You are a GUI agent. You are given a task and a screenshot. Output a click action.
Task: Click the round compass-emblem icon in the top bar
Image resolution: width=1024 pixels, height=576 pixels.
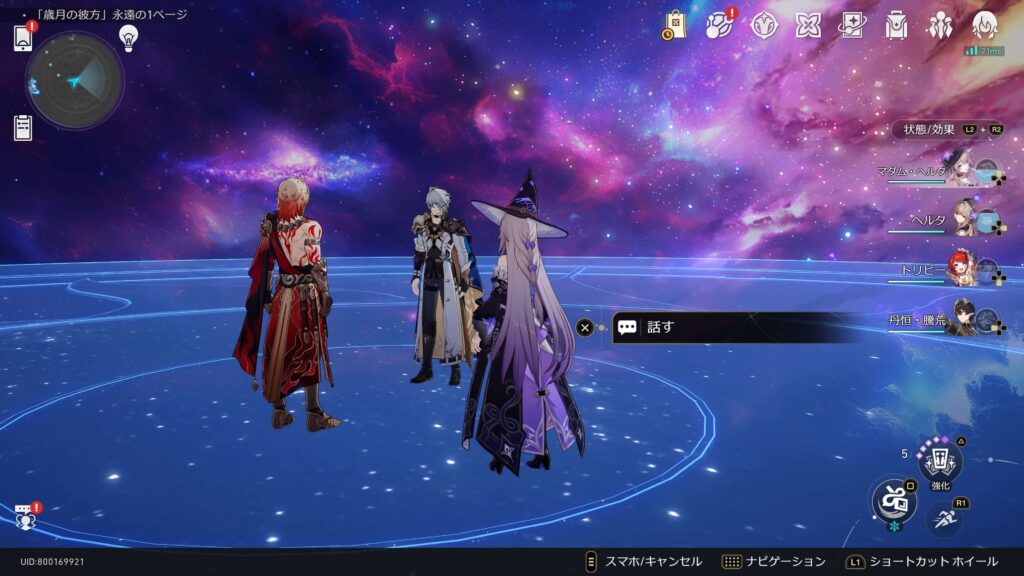(x=764, y=25)
